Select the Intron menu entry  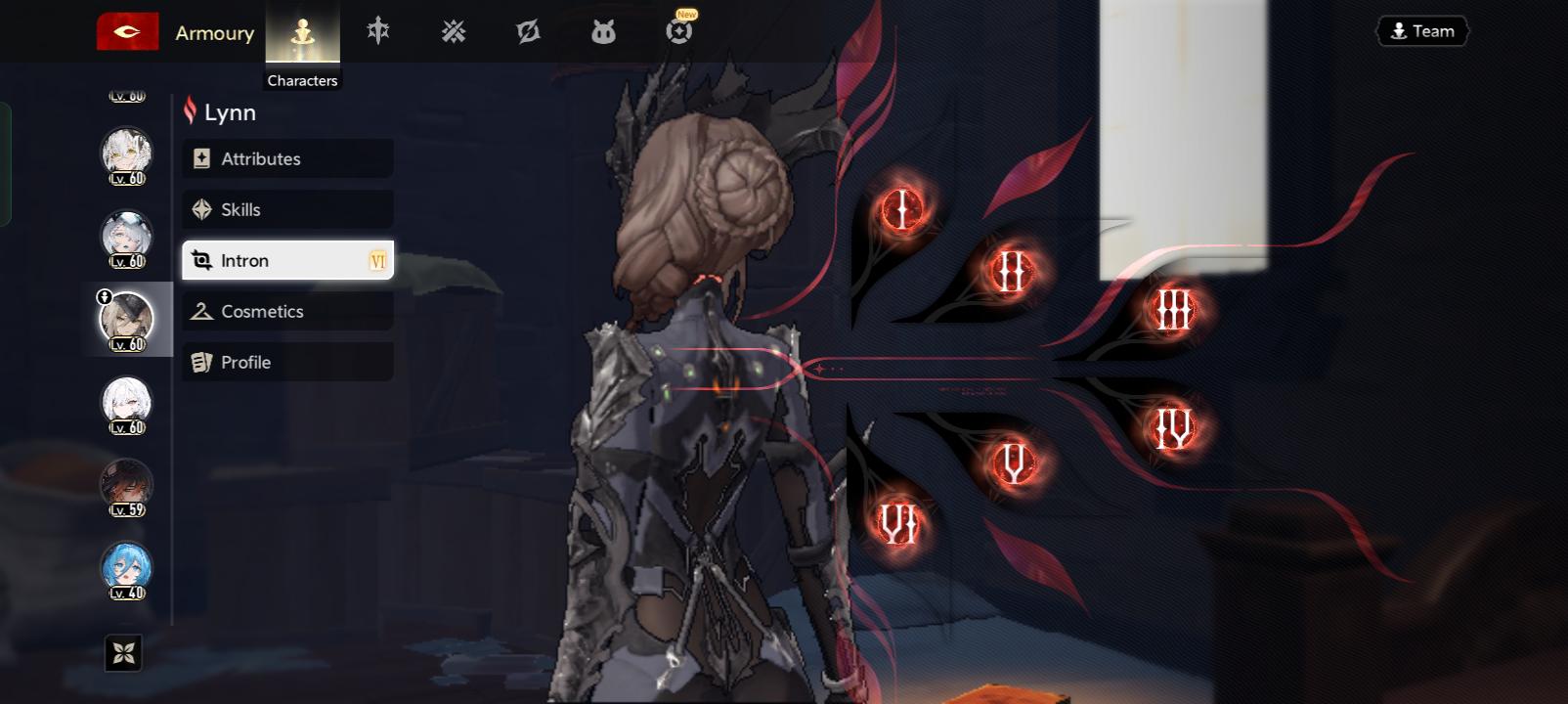(x=287, y=260)
